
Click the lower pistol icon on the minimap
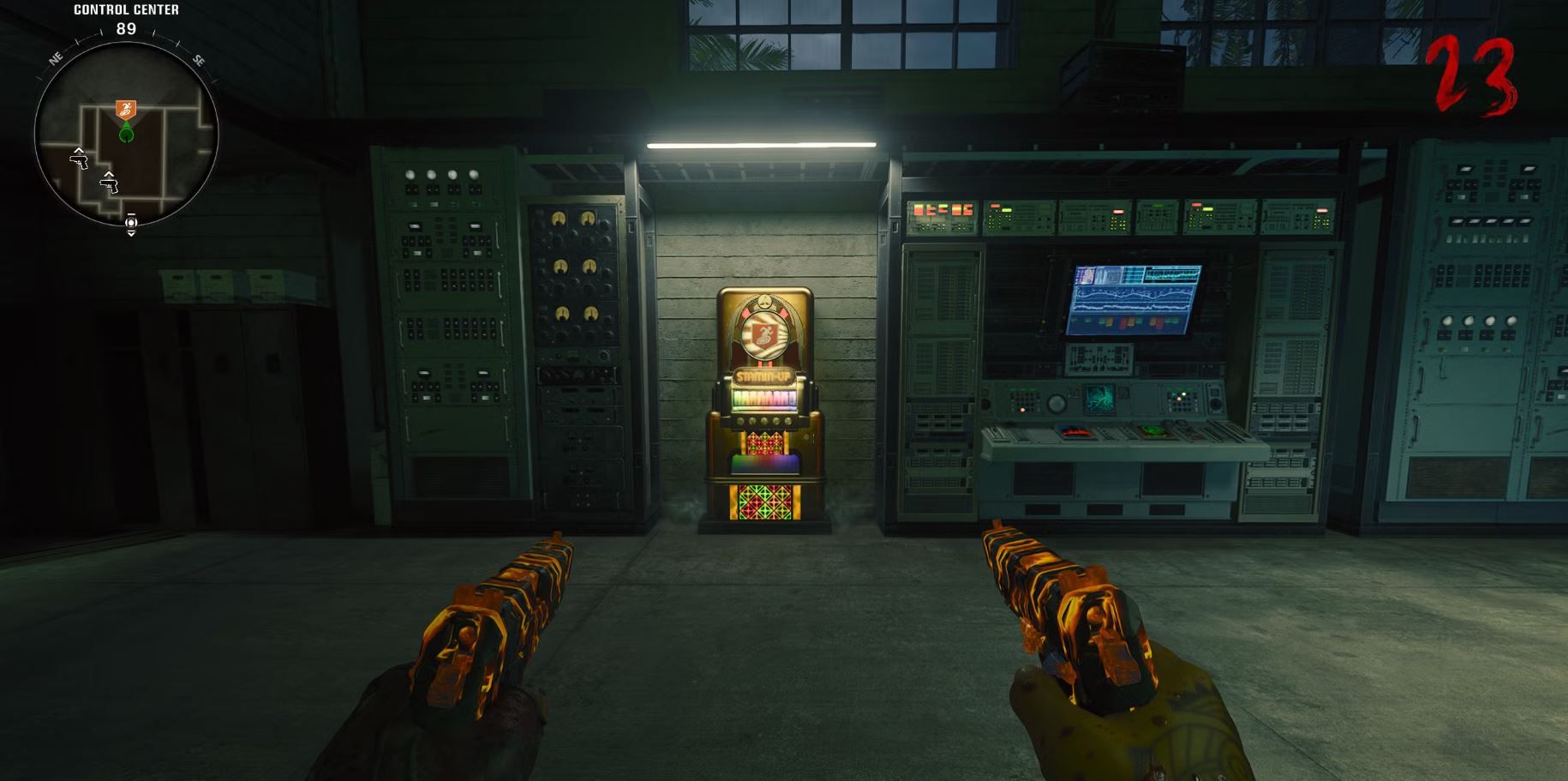(x=110, y=184)
